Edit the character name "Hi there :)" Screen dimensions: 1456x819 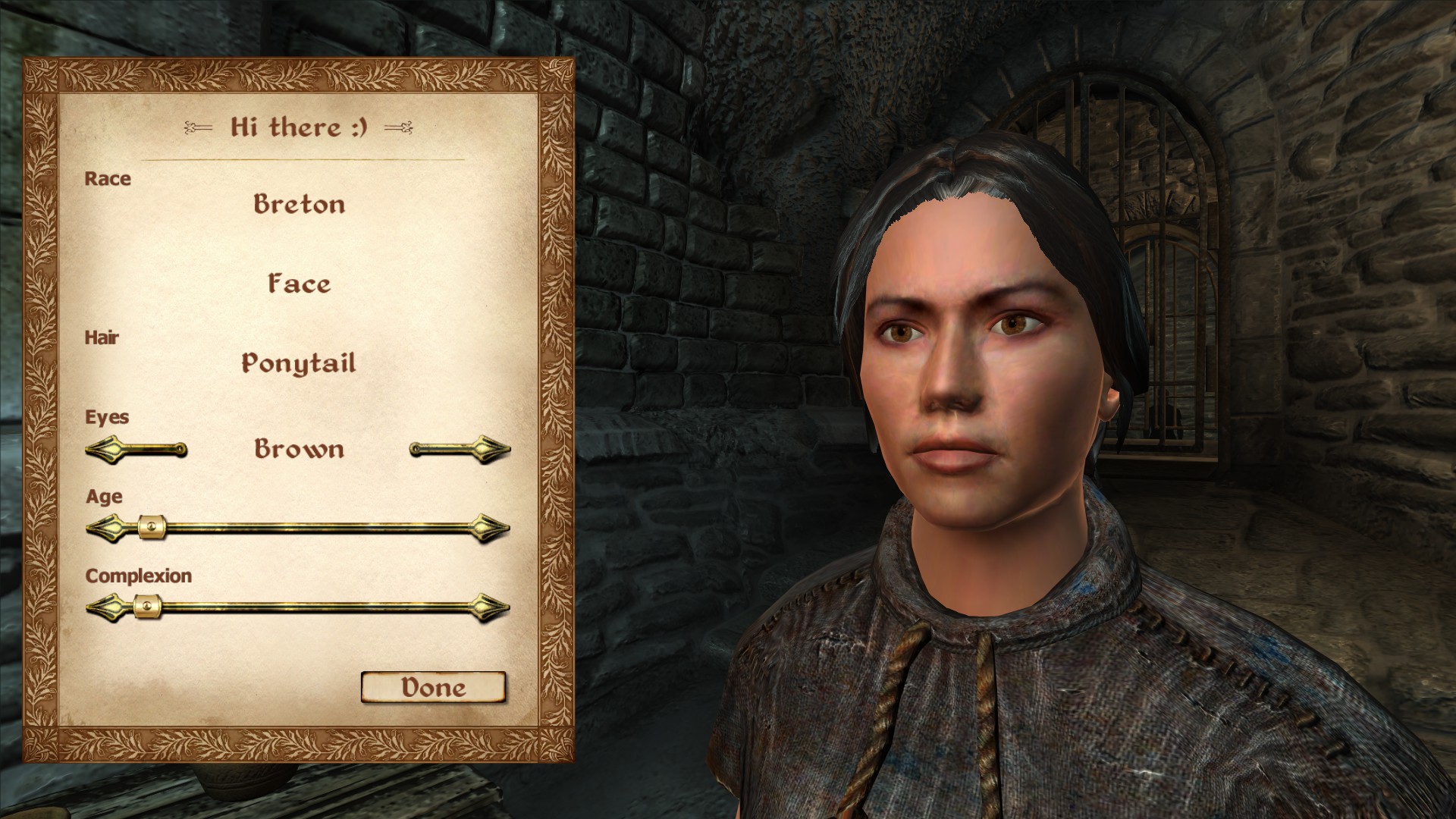299,127
